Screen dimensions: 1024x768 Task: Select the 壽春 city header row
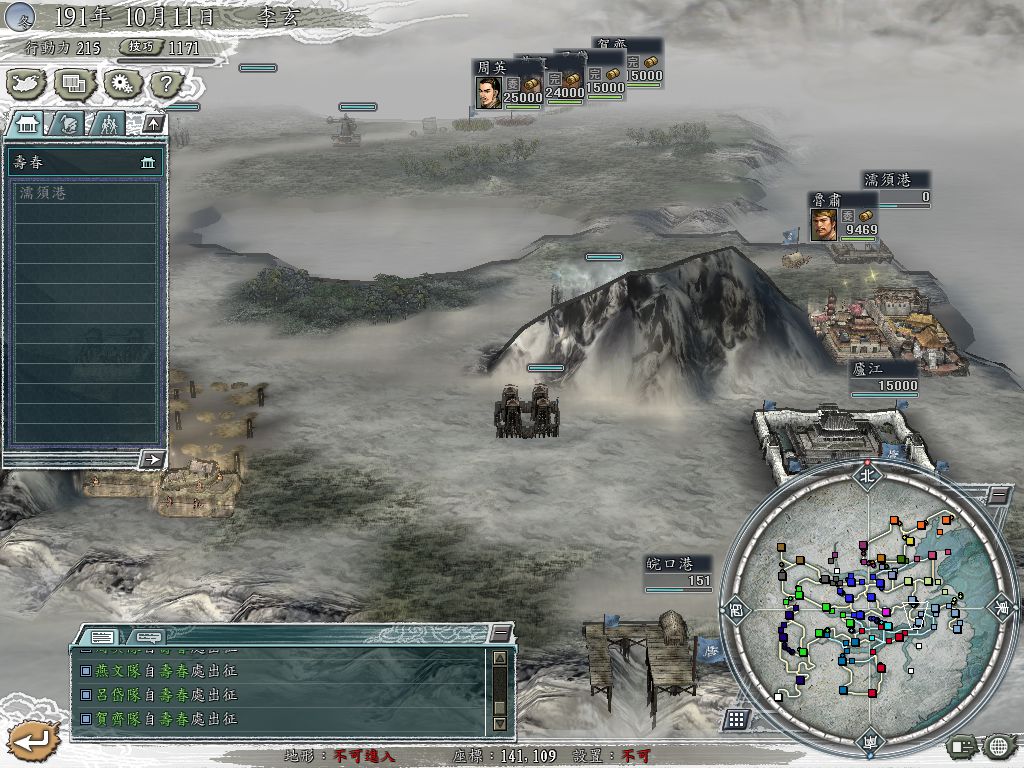point(84,162)
